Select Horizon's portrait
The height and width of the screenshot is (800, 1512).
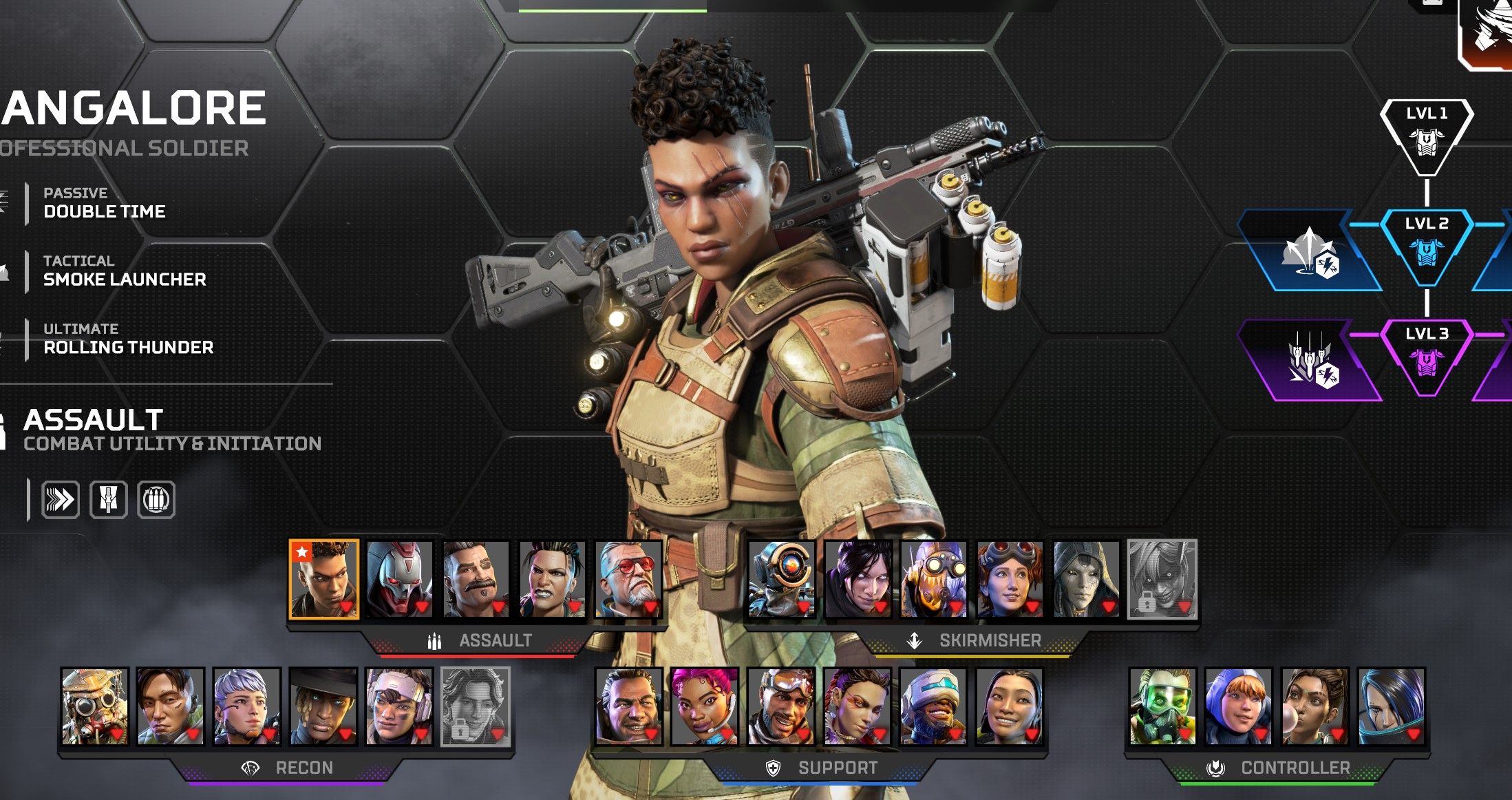[1010, 579]
